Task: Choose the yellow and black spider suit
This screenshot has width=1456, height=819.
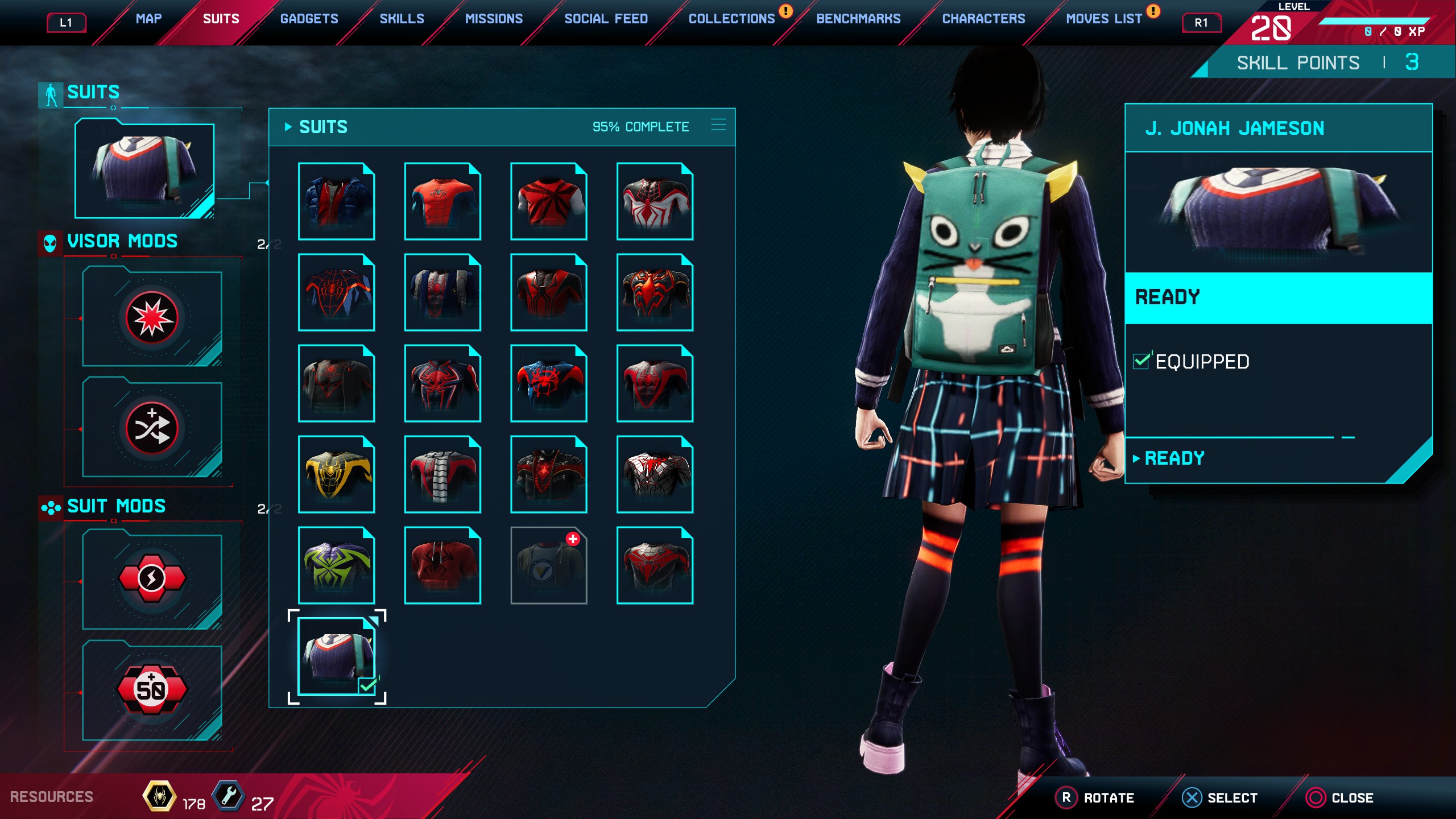Action: [336, 474]
